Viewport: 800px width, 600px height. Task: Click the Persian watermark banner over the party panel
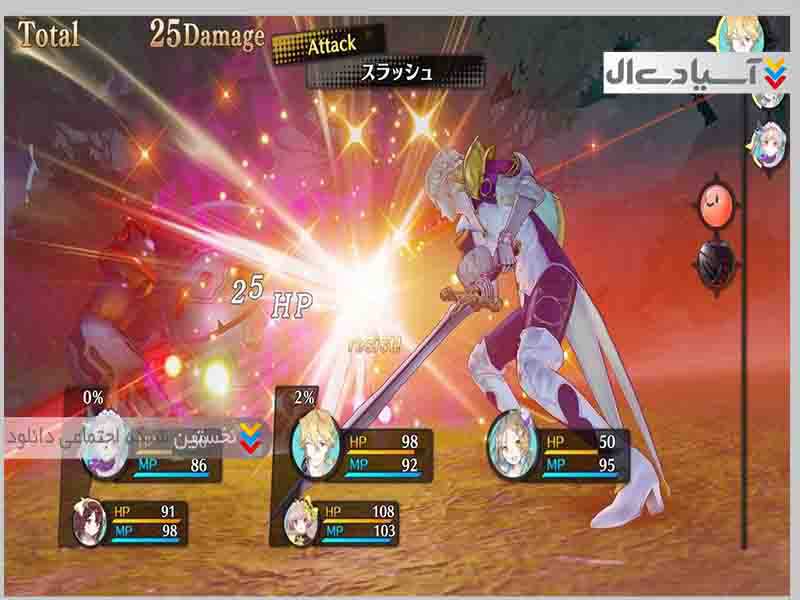tap(135, 437)
